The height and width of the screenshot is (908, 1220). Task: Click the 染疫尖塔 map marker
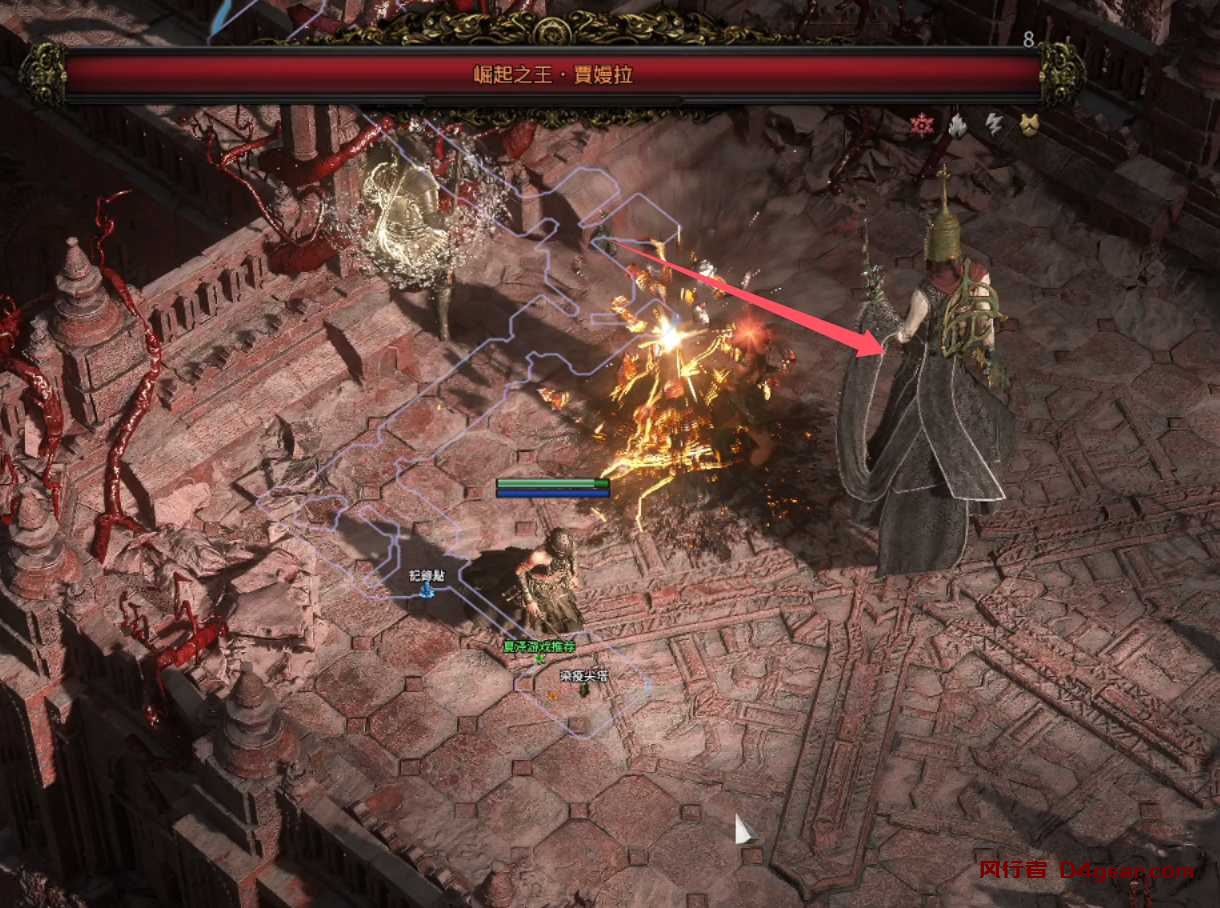pyautogui.click(x=583, y=689)
